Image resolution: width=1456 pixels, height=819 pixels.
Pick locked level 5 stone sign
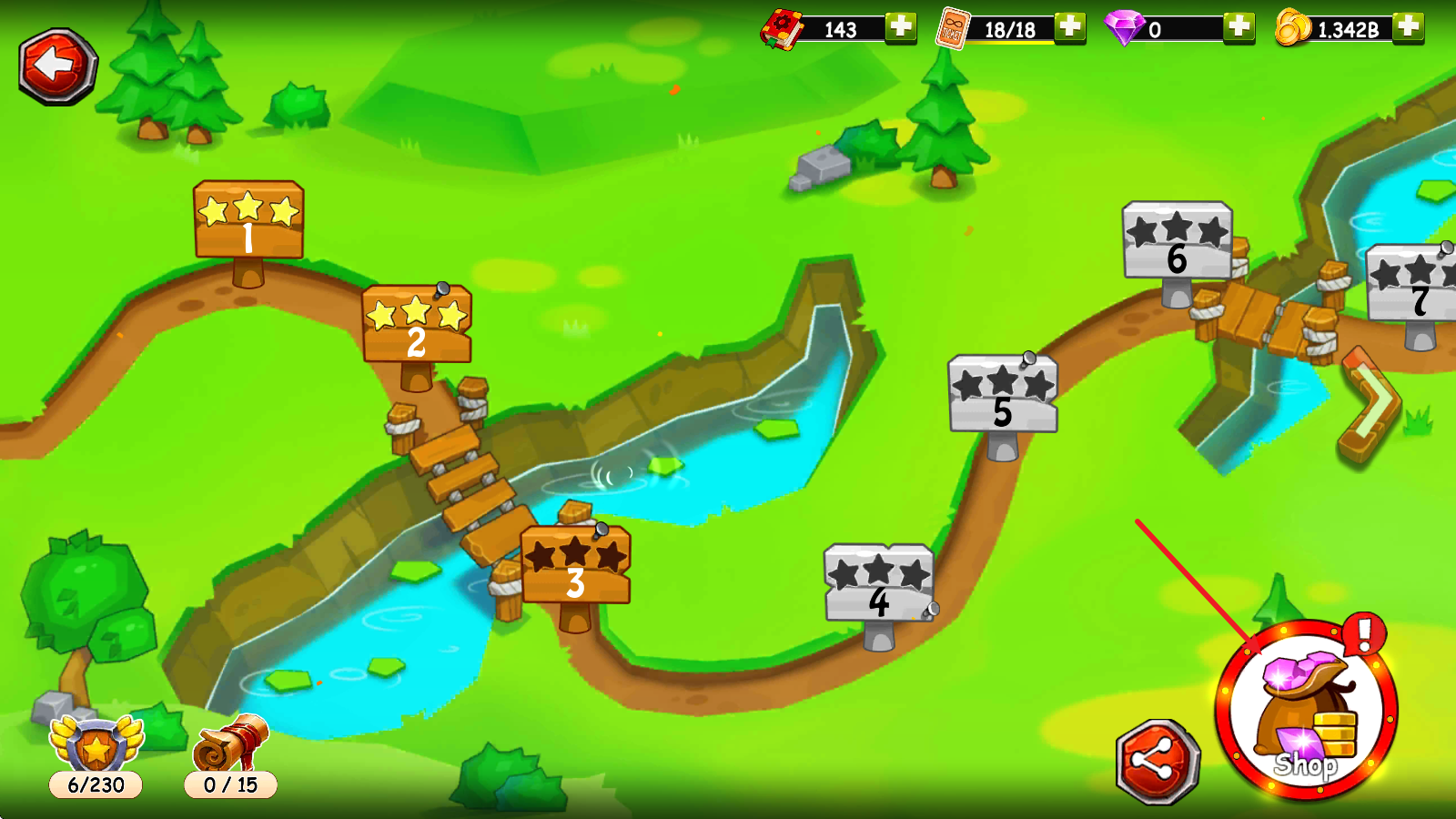(x=1003, y=395)
